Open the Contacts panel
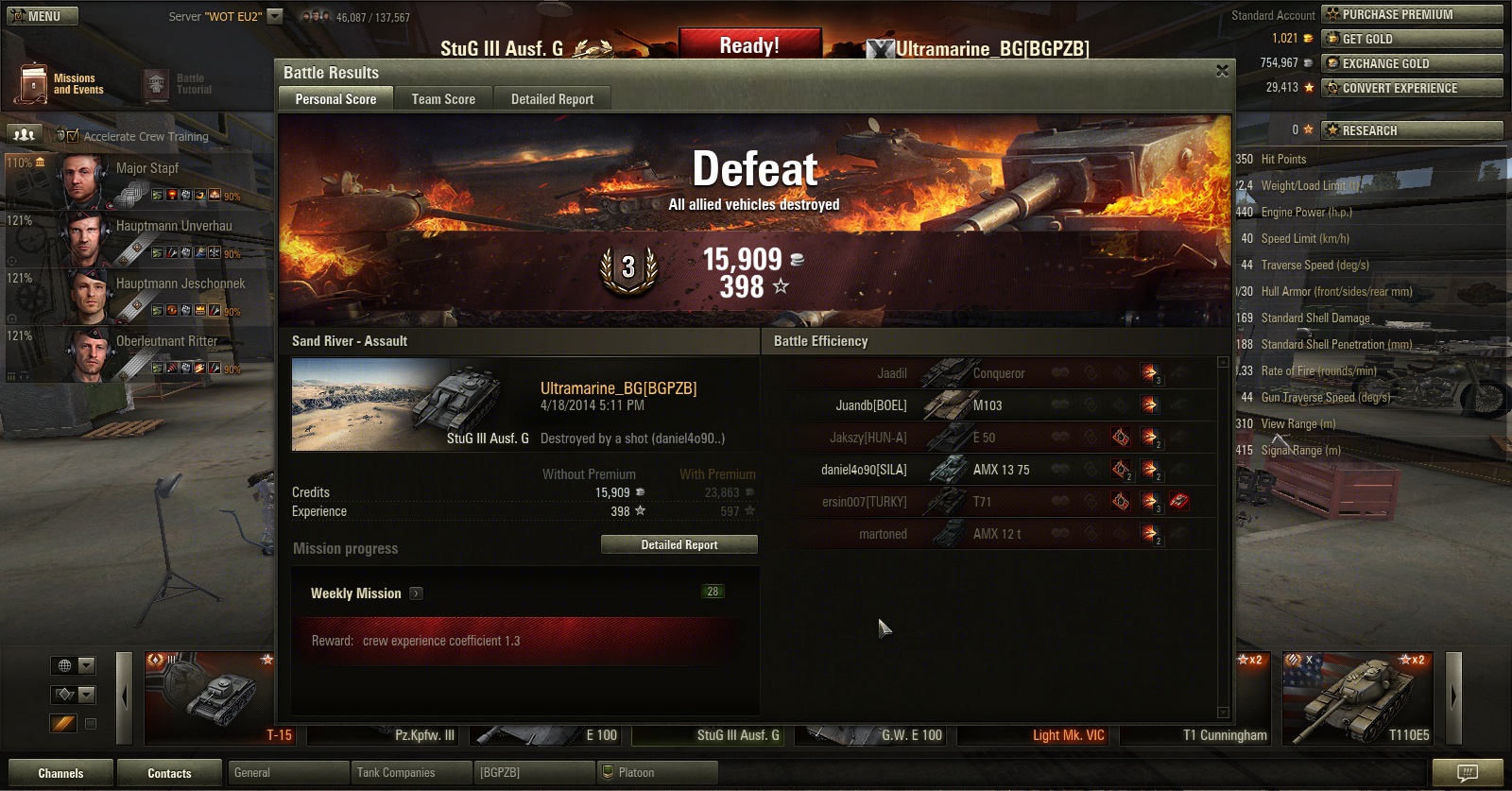 point(169,773)
